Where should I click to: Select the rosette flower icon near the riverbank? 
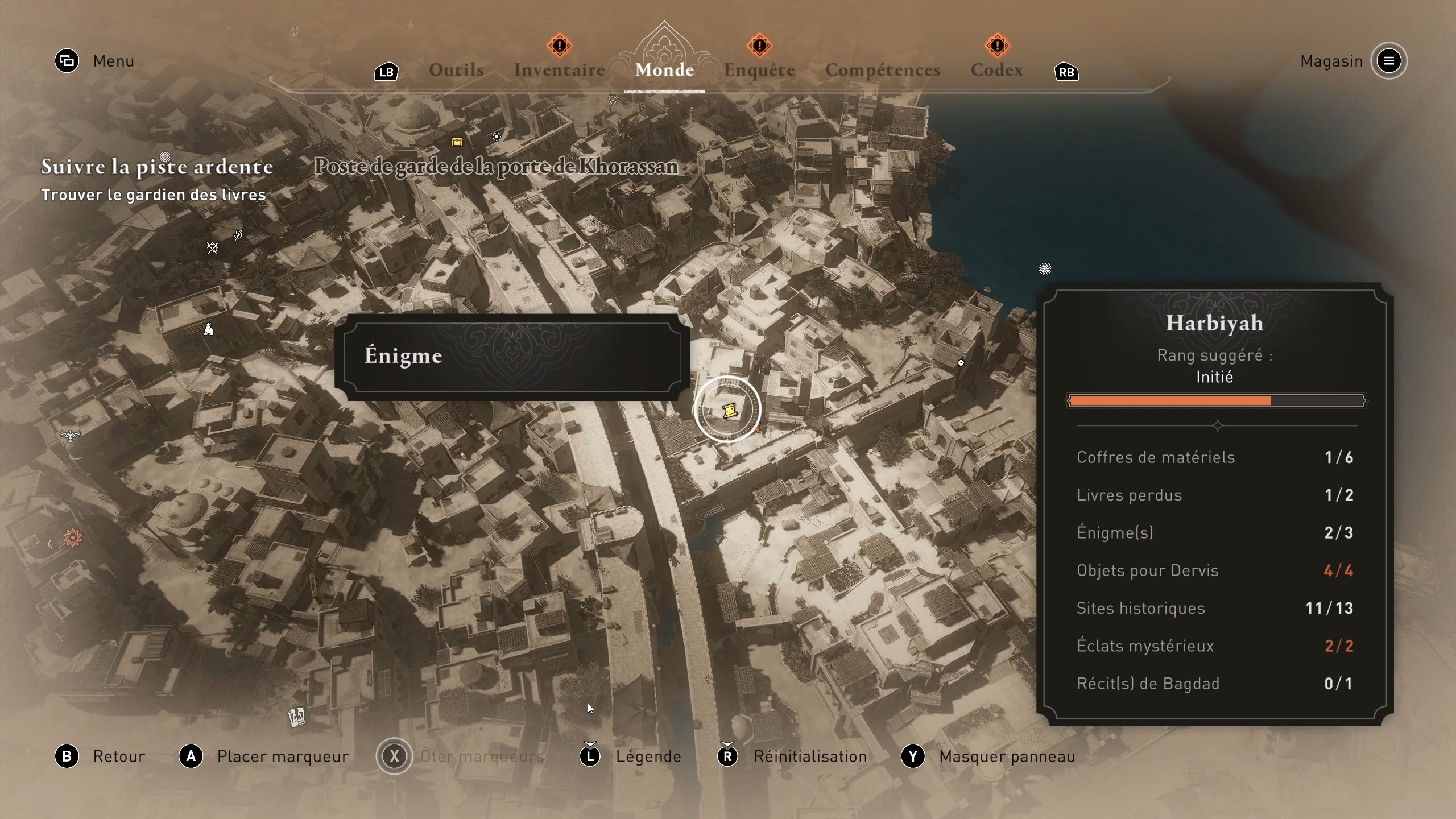(x=1045, y=268)
